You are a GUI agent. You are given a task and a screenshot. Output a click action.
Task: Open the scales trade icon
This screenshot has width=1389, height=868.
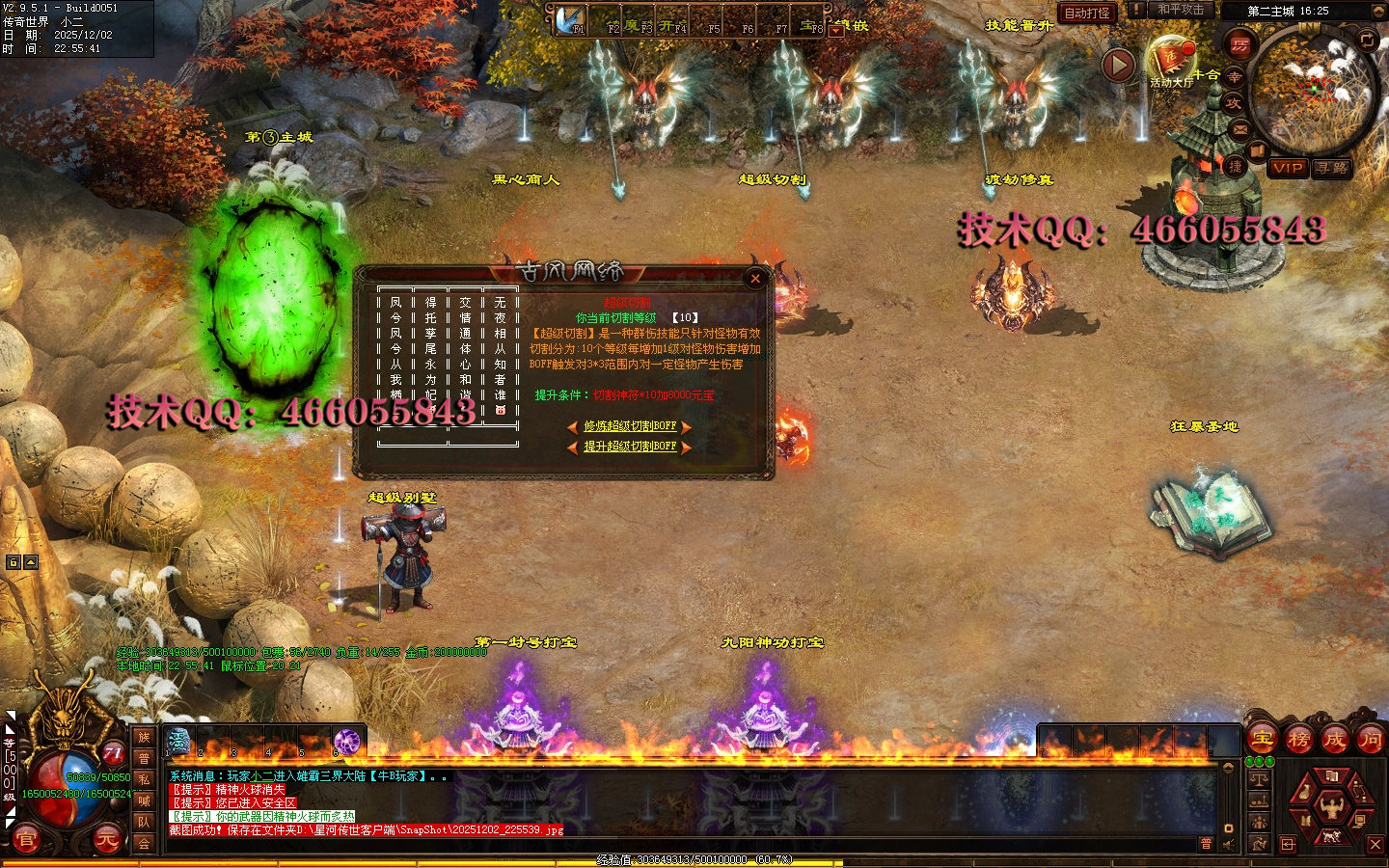coord(1259,778)
